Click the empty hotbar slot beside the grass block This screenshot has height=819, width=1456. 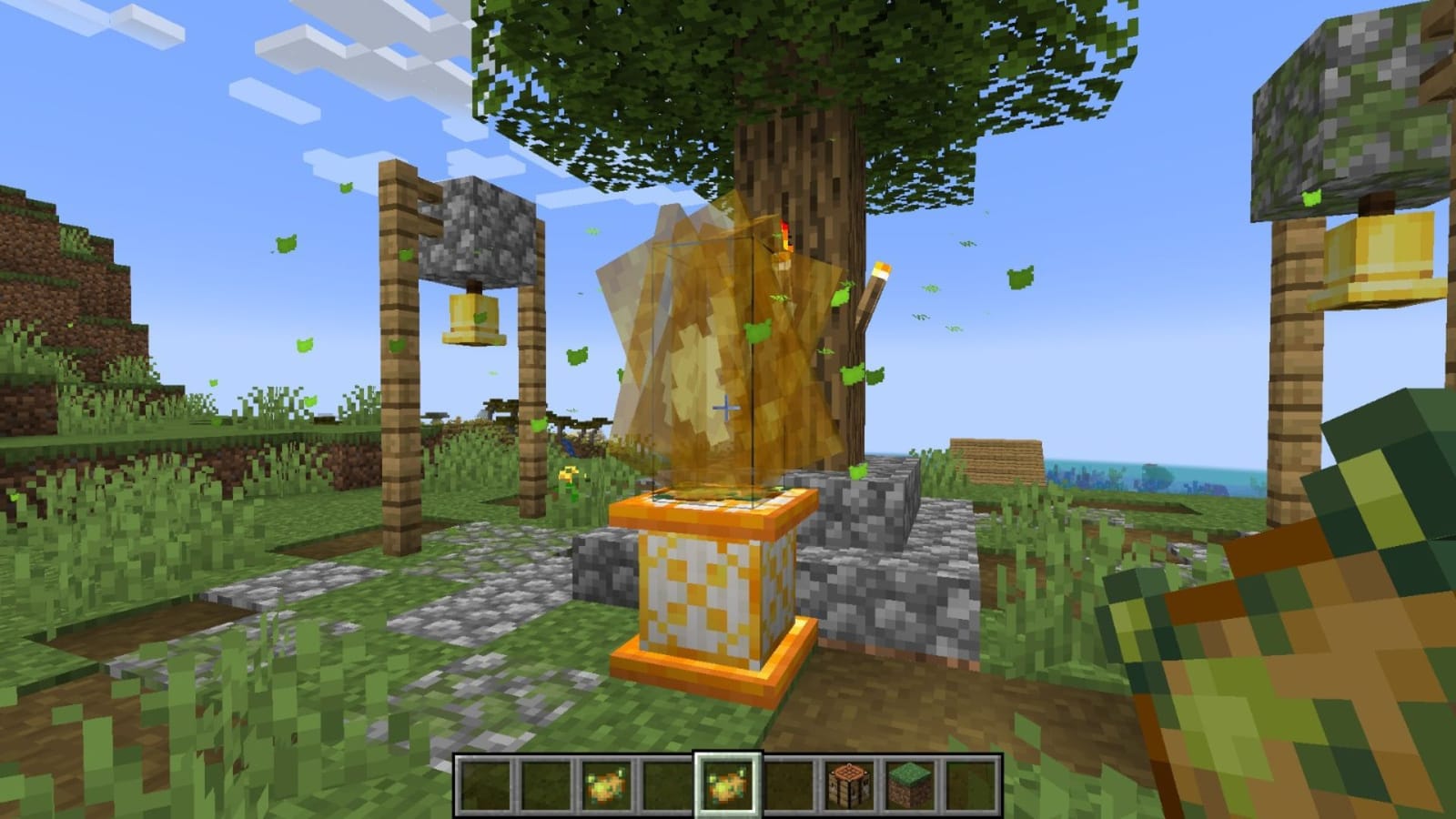[x=970, y=787]
